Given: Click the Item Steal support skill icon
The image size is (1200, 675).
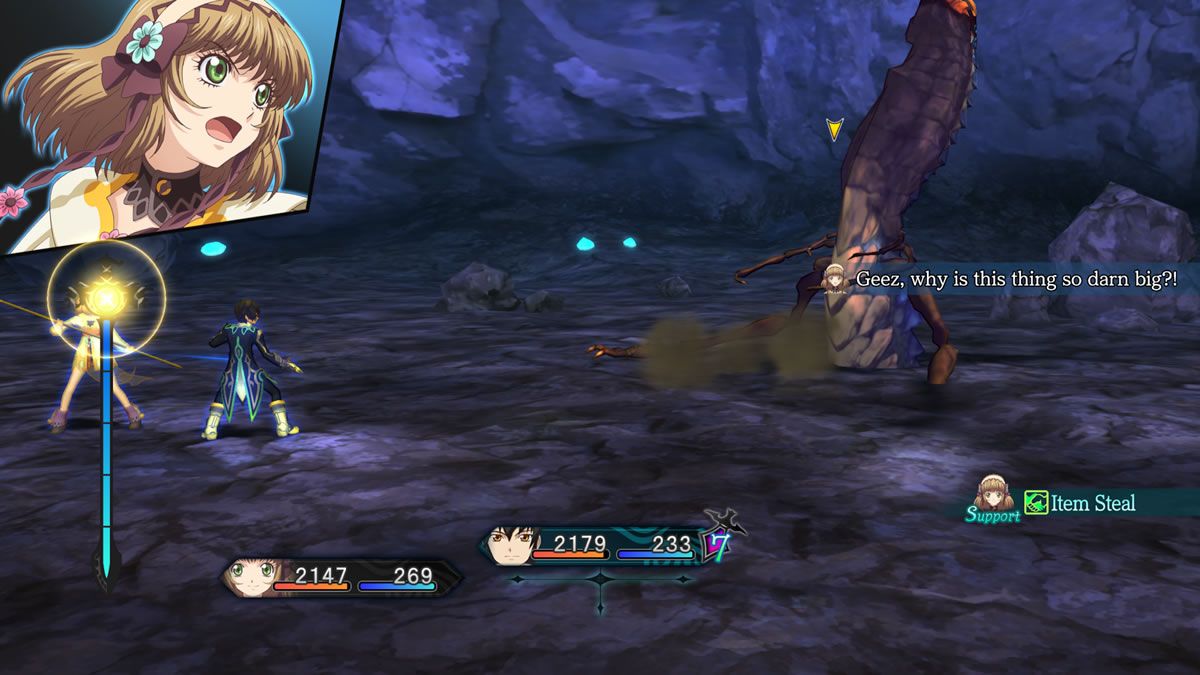Looking at the screenshot, I should [1036, 502].
